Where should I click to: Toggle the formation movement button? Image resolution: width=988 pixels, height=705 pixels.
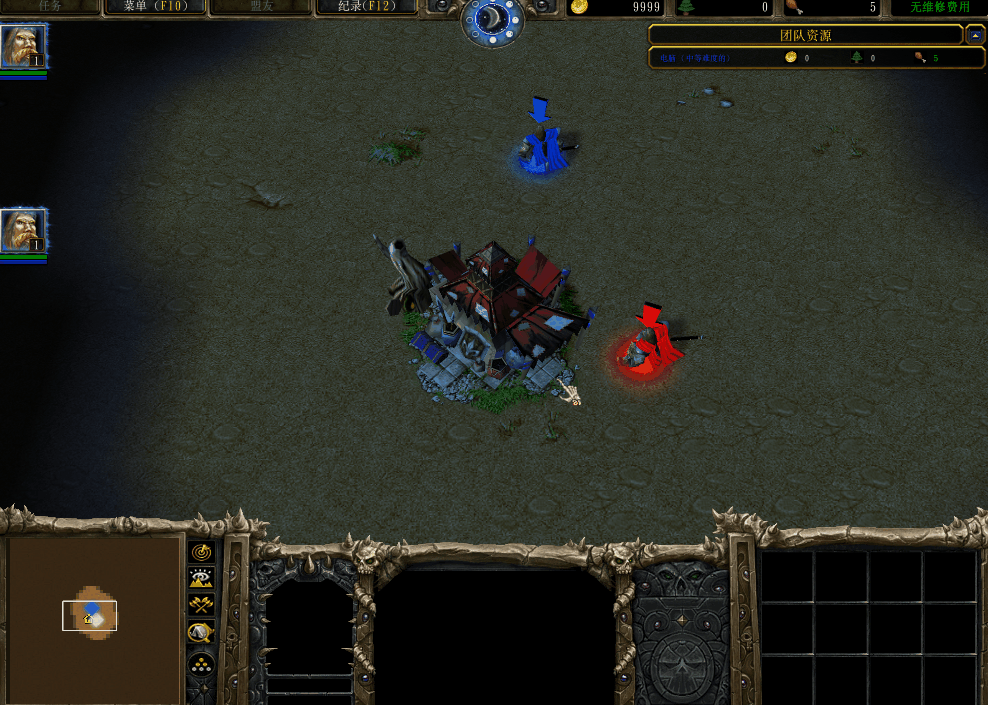point(201,663)
